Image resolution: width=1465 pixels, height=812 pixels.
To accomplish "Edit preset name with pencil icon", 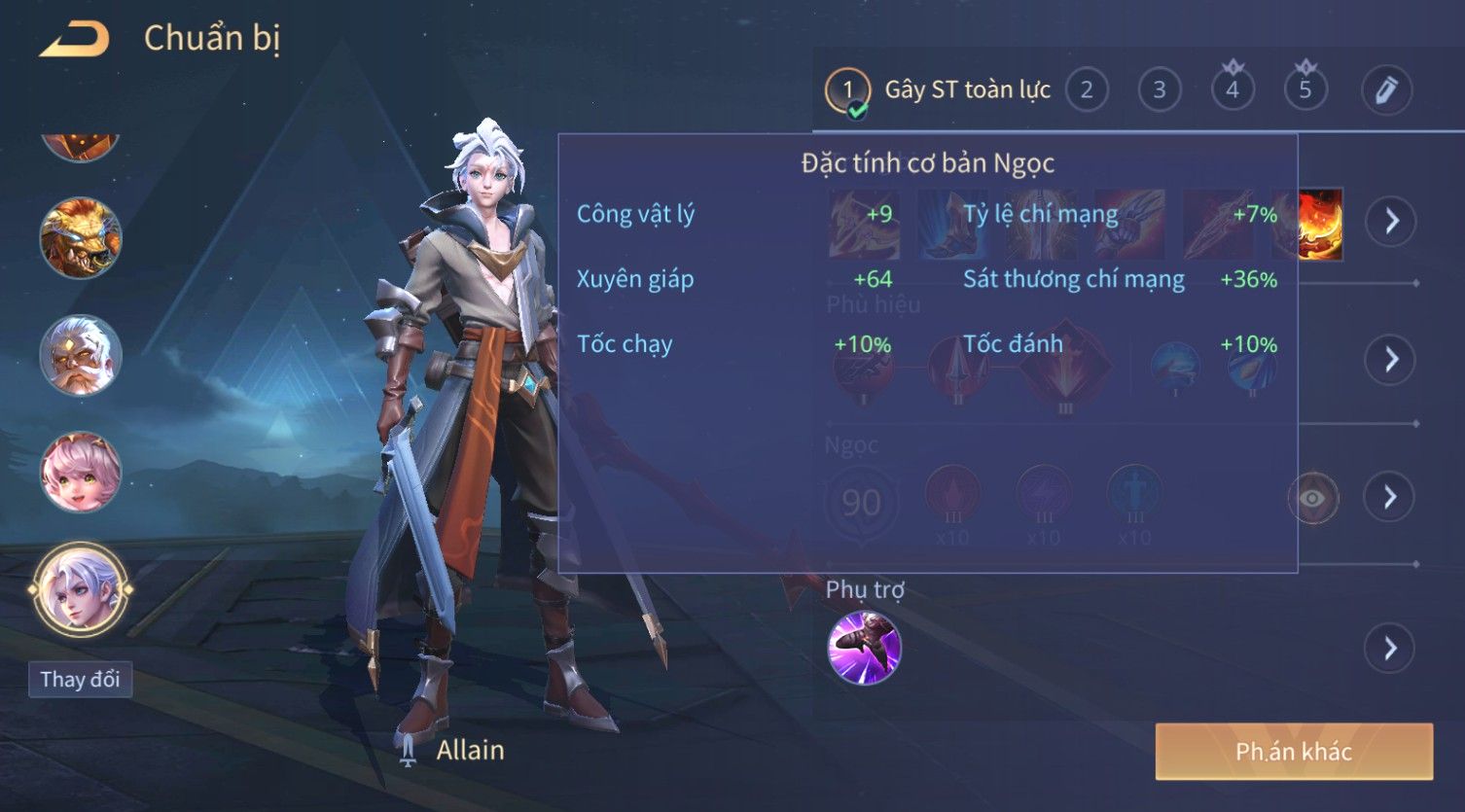I will pos(1386,90).
